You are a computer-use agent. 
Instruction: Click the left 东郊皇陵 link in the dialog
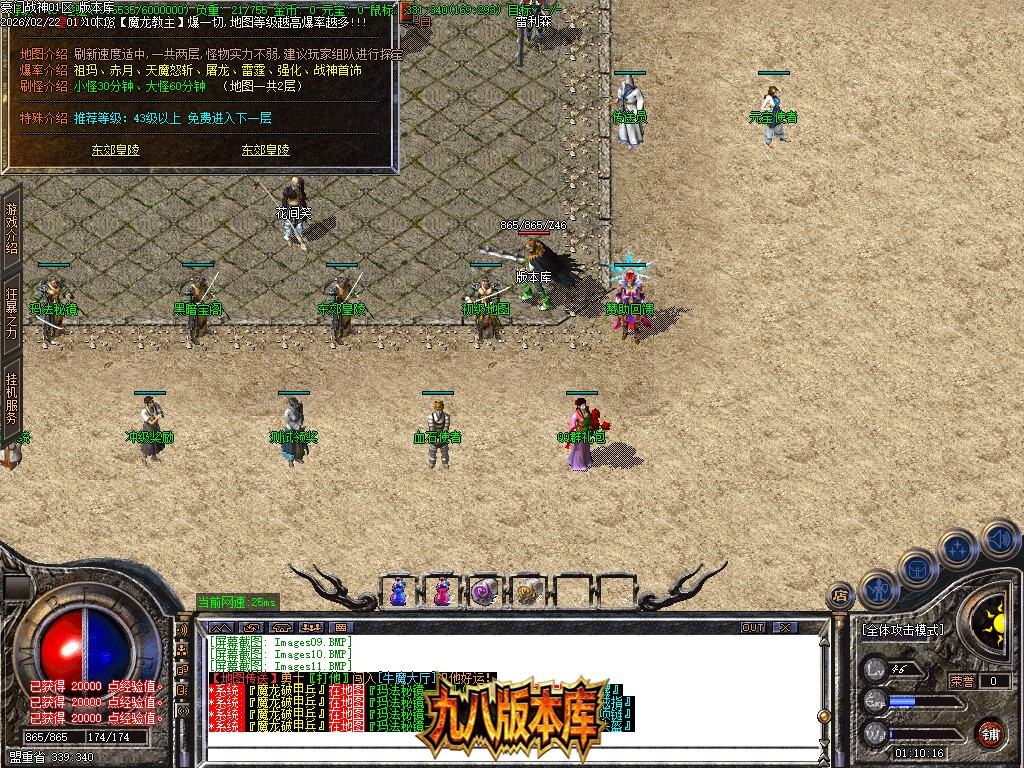coord(115,150)
